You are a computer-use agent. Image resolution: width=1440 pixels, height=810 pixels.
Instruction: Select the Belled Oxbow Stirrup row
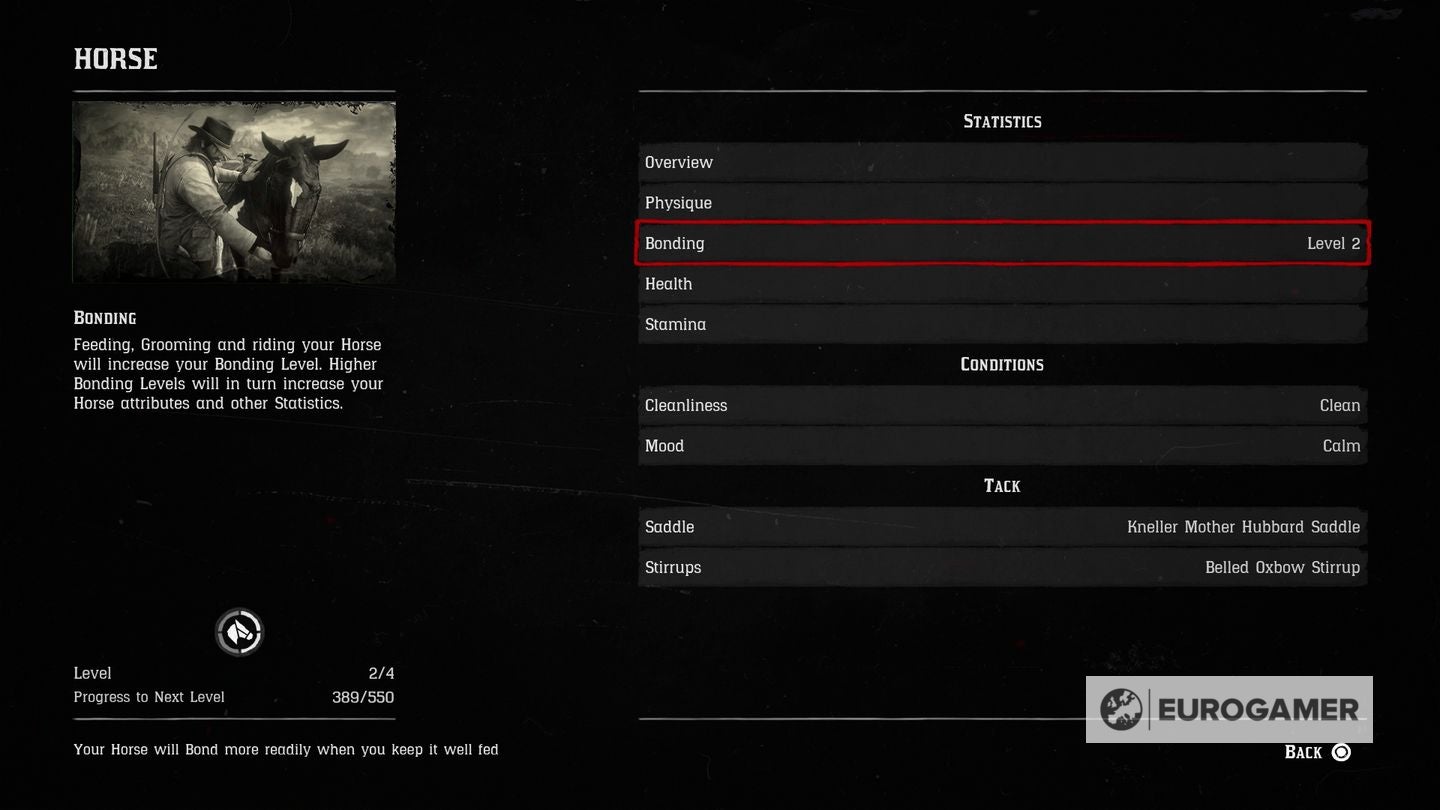pos(1001,567)
